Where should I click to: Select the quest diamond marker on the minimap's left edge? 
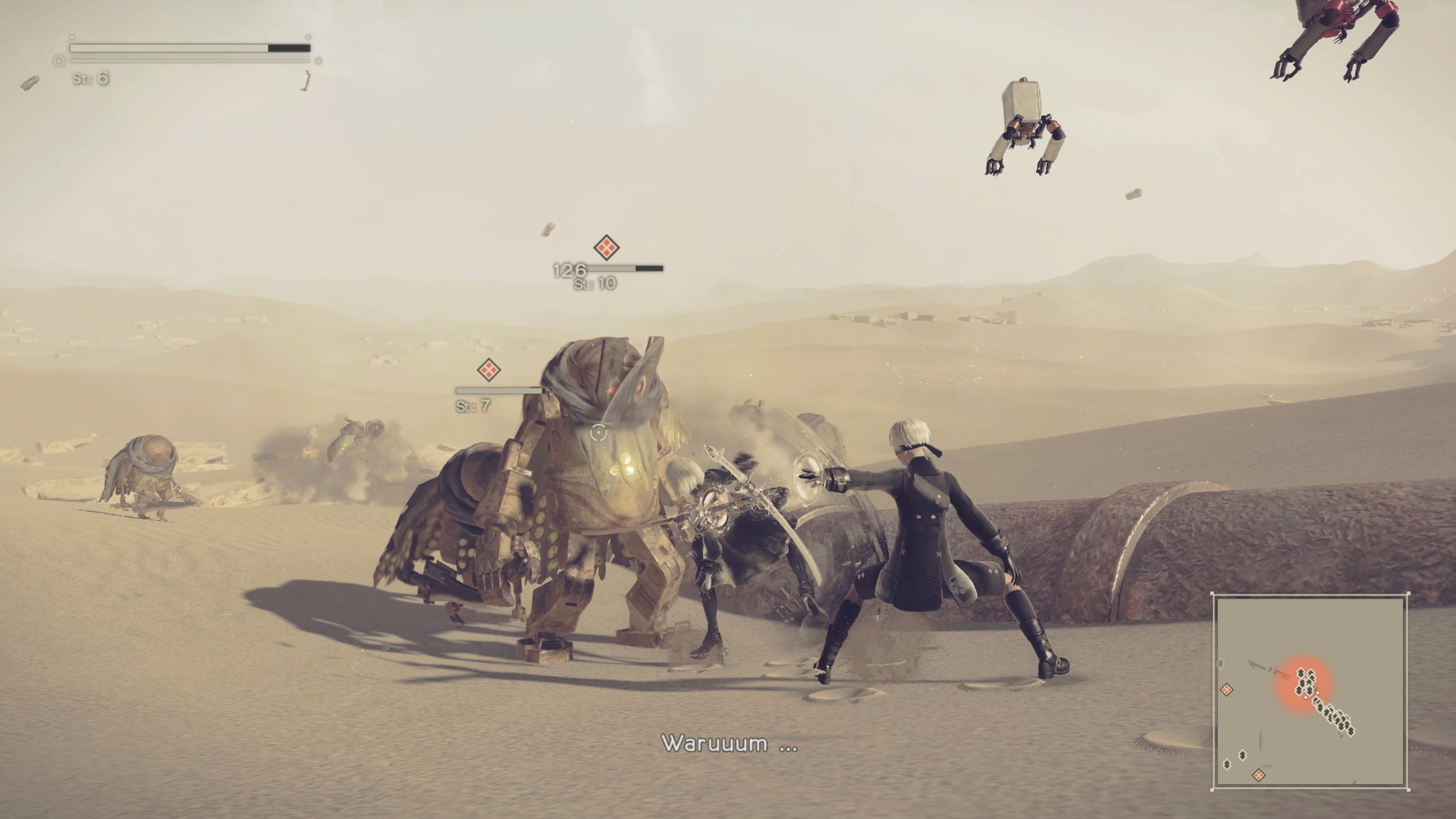(1227, 690)
